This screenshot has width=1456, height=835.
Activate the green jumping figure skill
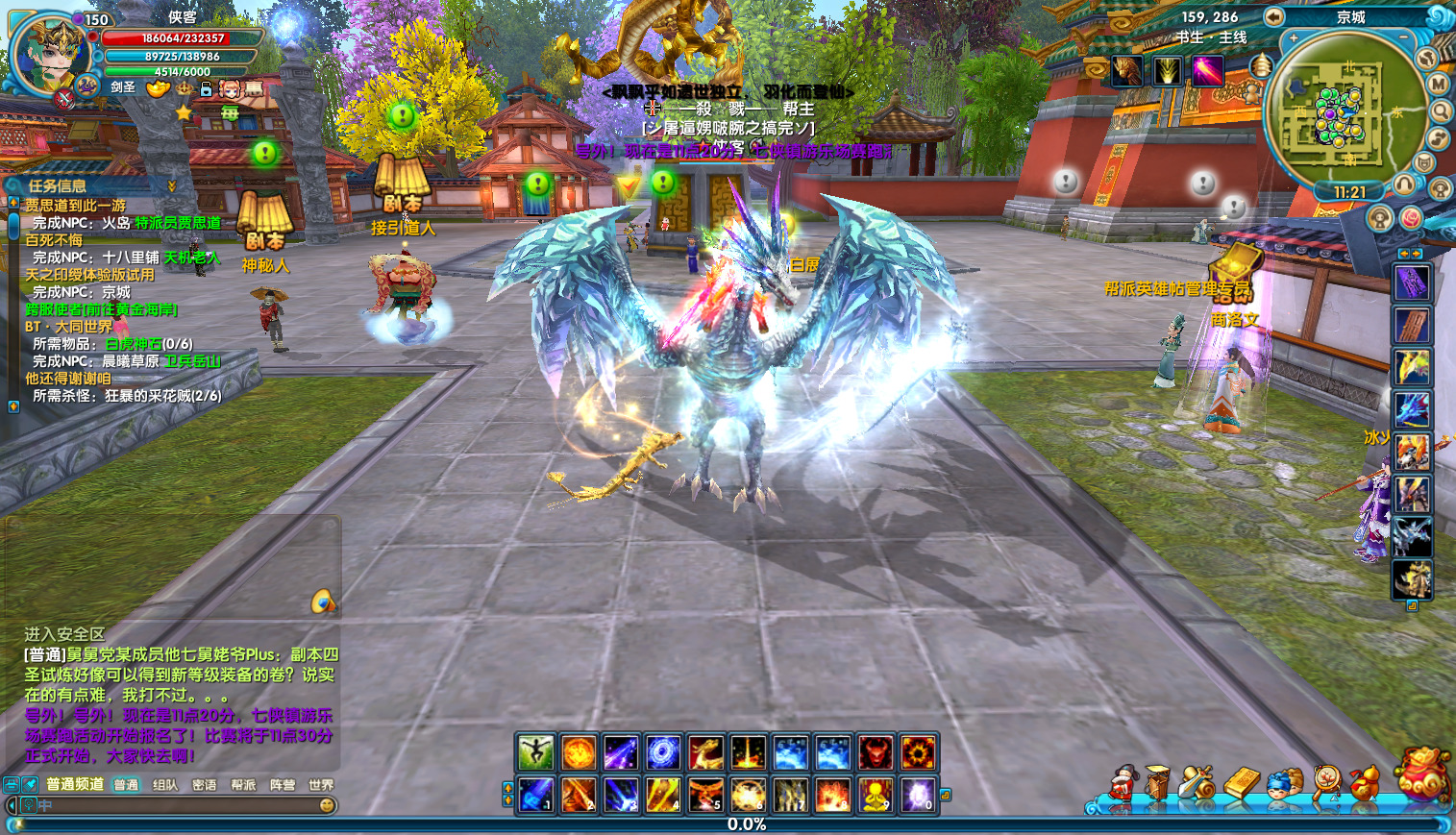[x=535, y=752]
